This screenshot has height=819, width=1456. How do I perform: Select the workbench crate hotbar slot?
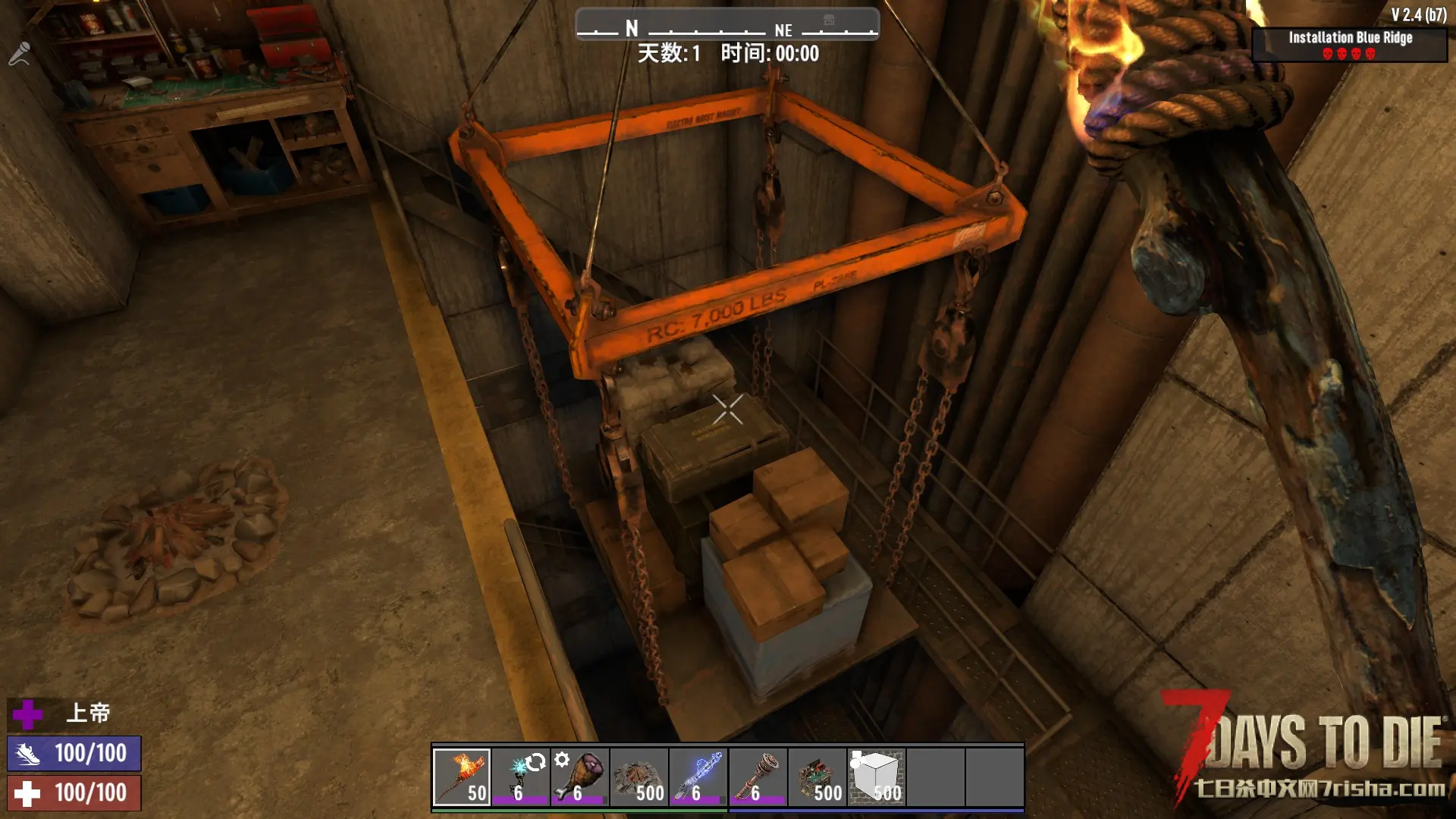click(x=817, y=777)
